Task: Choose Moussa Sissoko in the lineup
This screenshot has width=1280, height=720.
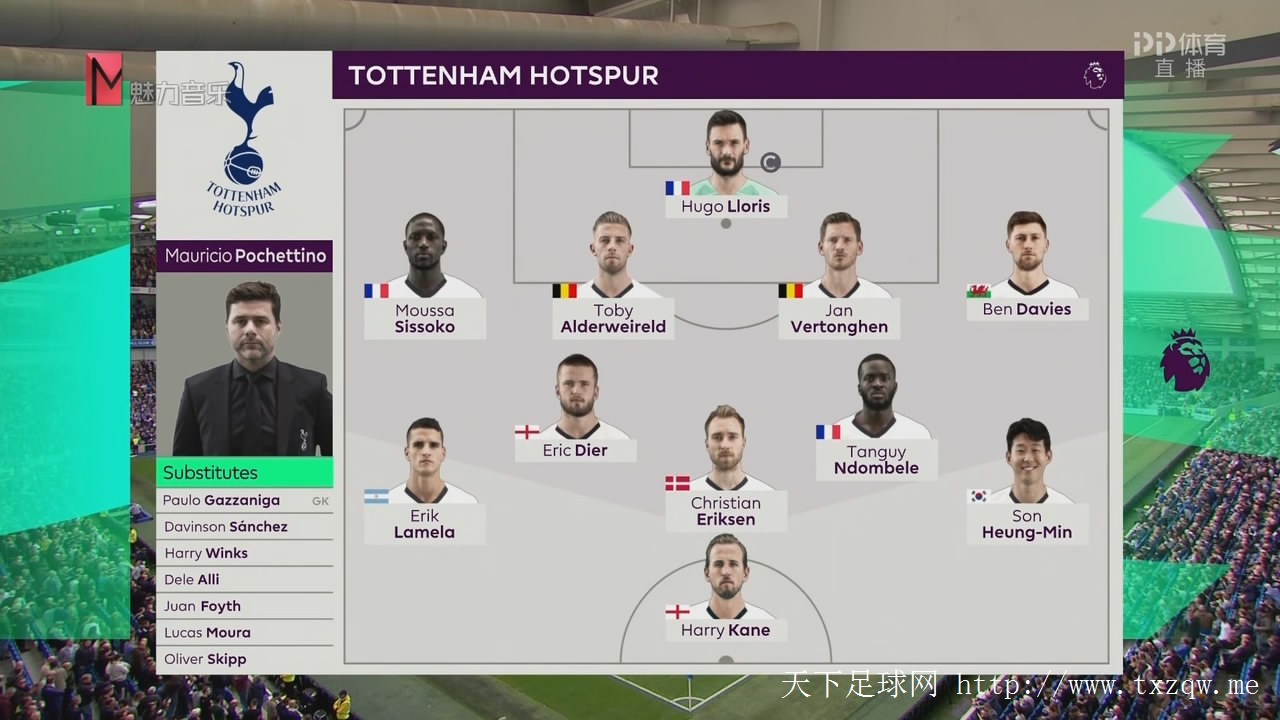Action: tap(425, 280)
